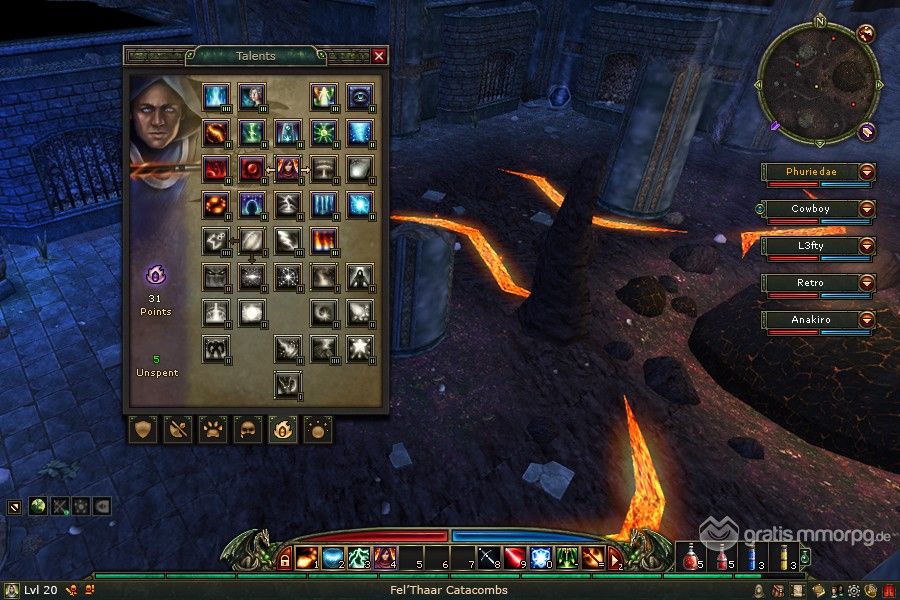
Task: Use the green lightning skill in slot 3
Action: click(x=359, y=557)
